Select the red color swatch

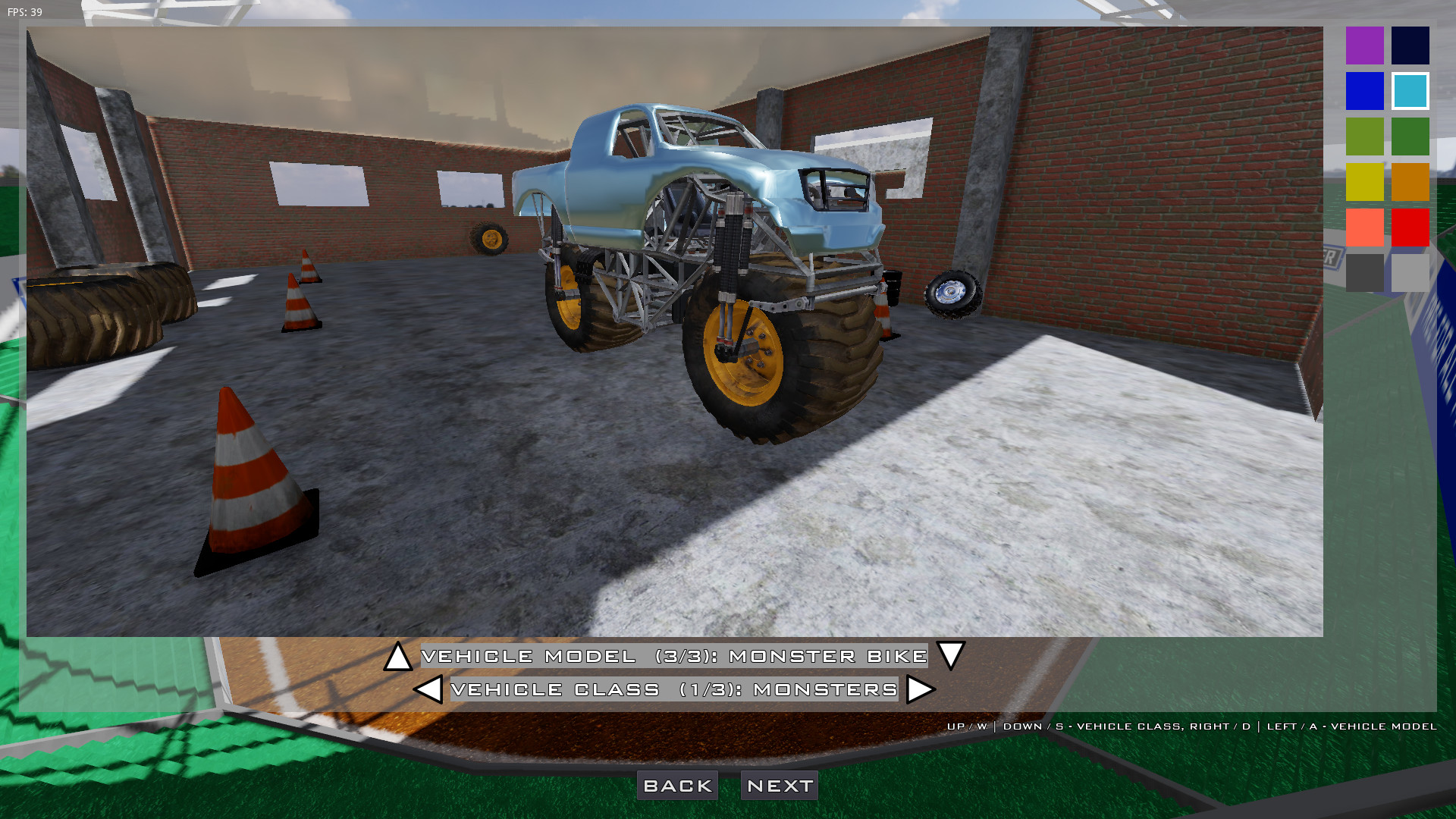[x=1410, y=227]
